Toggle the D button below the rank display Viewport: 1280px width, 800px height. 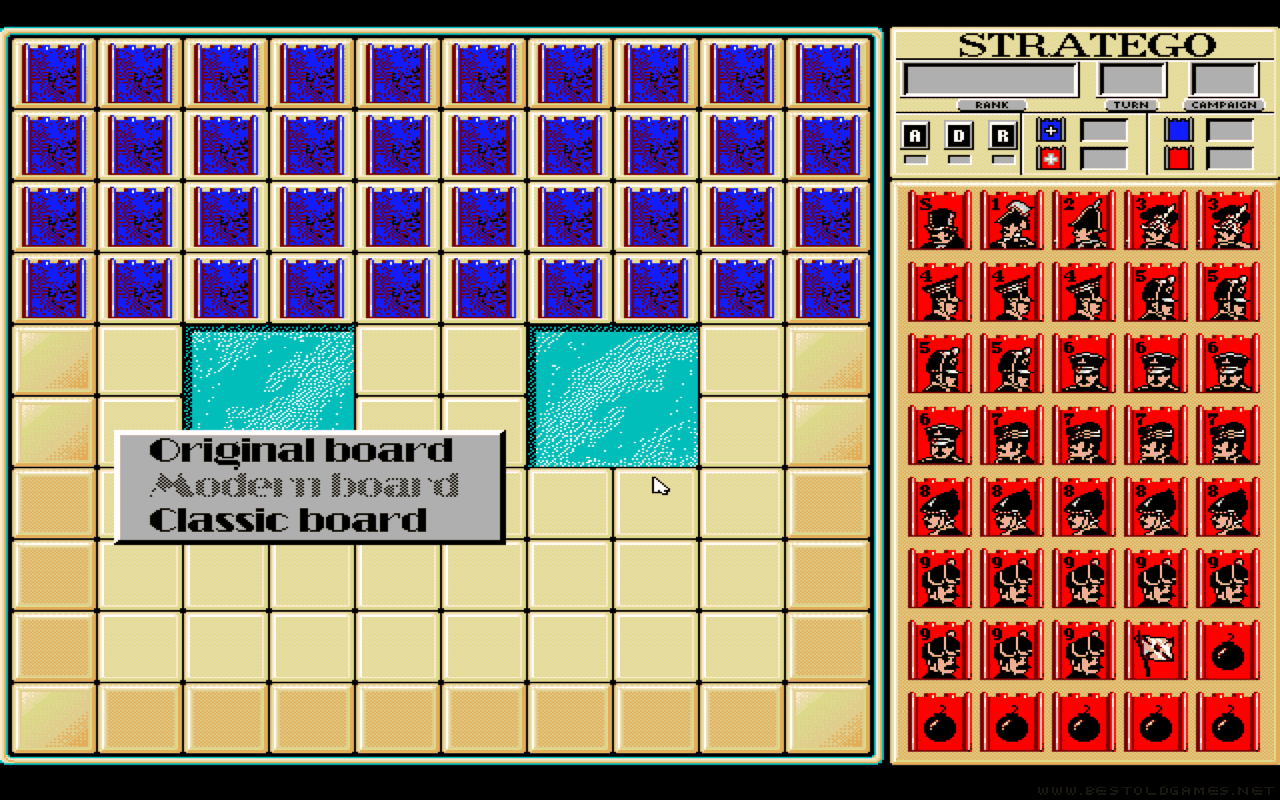957,132
